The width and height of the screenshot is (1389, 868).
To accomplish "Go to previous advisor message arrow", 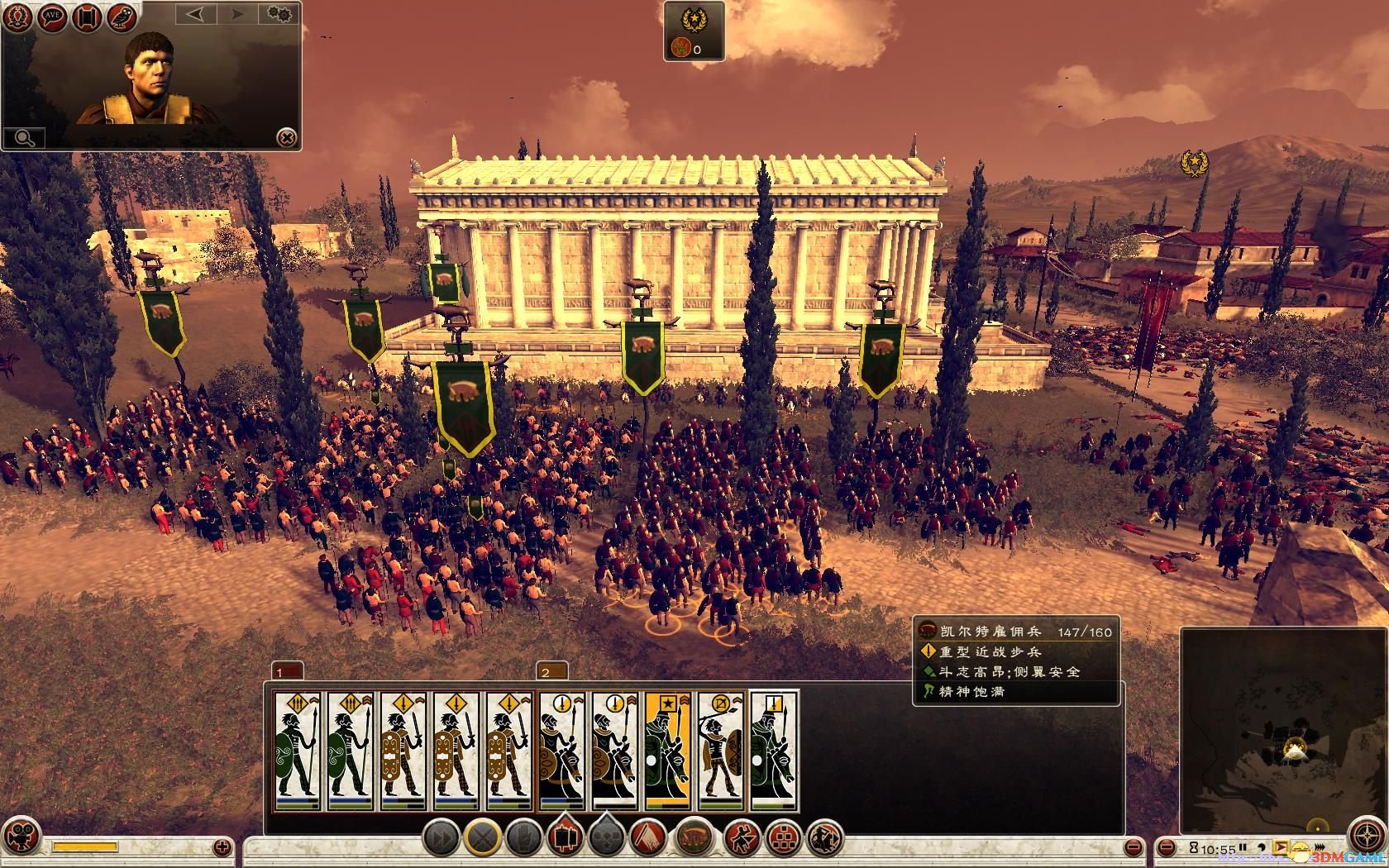I will click(x=196, y=14).
